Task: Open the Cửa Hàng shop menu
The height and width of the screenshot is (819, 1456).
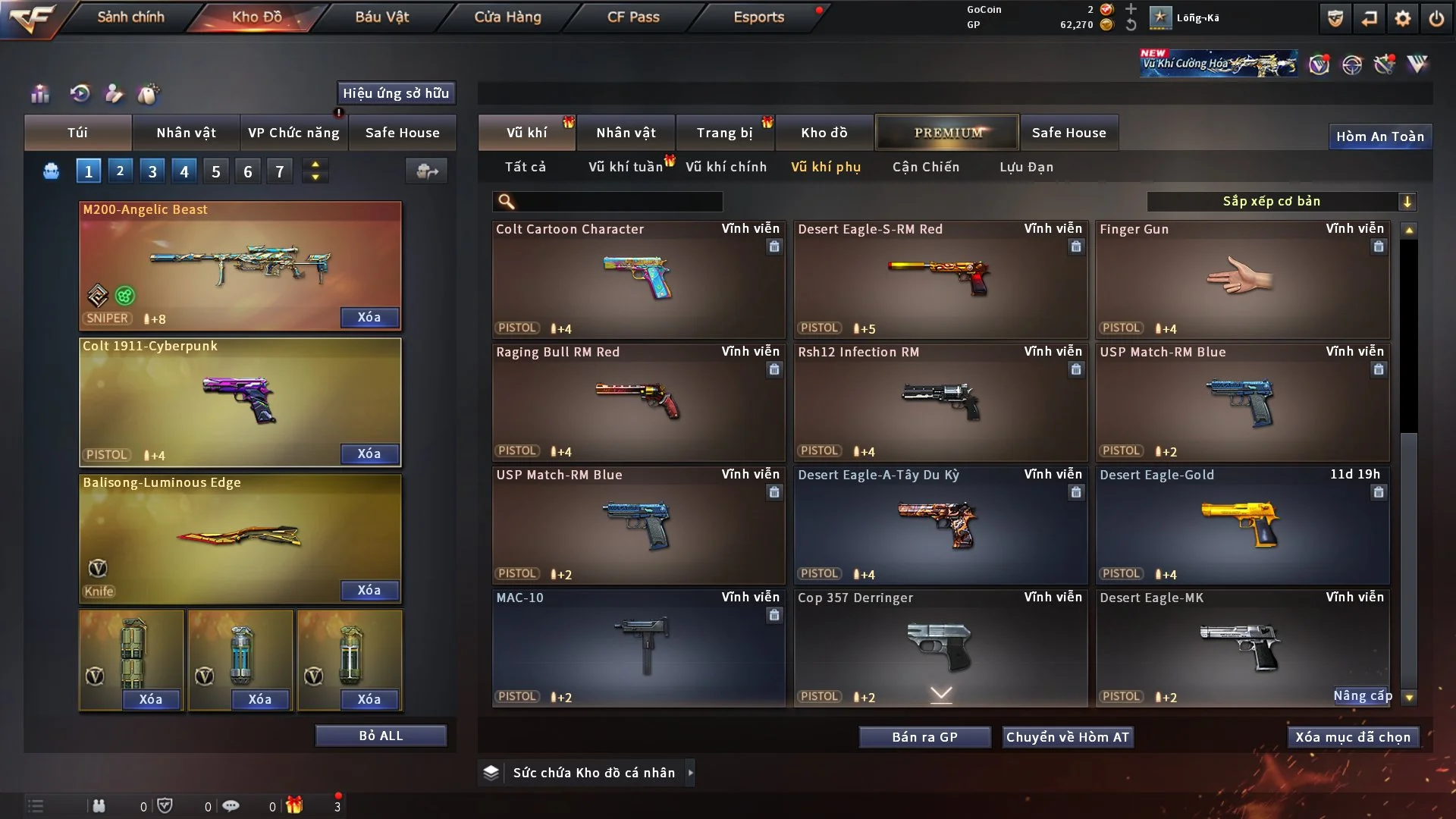Action: (x=507, y=17)
